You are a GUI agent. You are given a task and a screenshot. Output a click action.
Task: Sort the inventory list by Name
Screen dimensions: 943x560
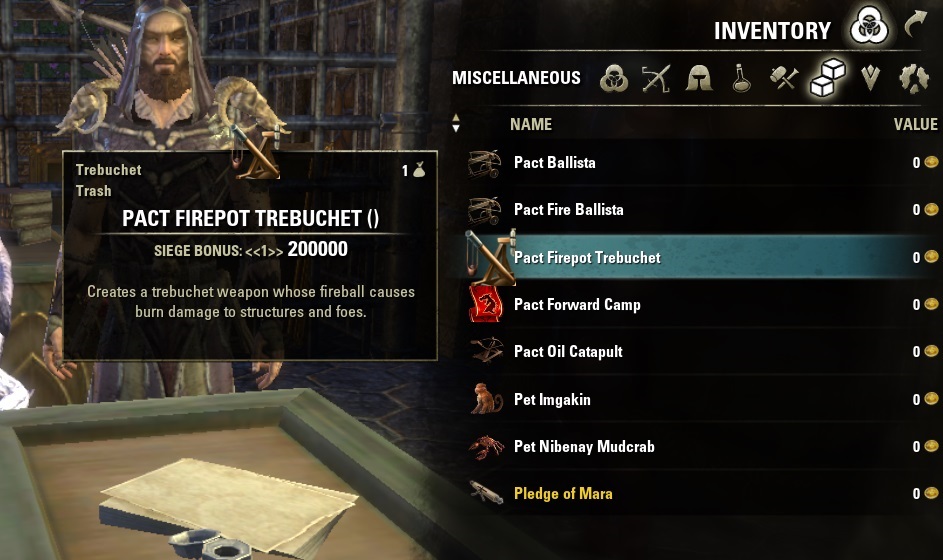click(x=530, y=124)
